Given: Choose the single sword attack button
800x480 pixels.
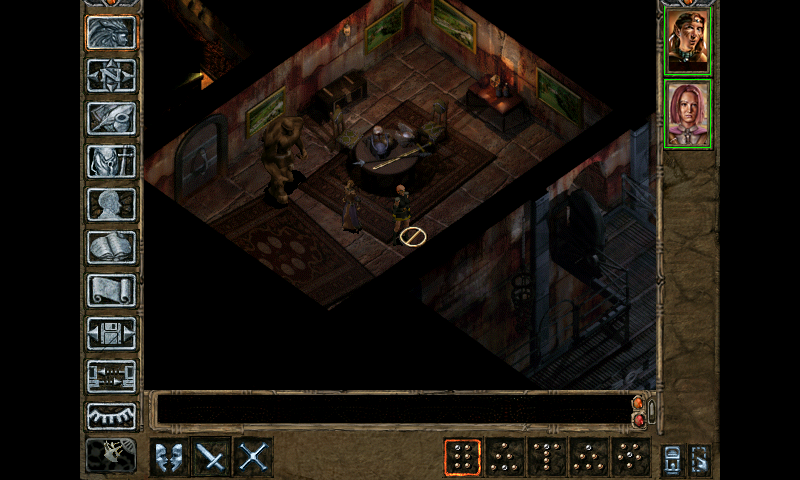Looking at the screenshot, I should click(x=211, y=457).
